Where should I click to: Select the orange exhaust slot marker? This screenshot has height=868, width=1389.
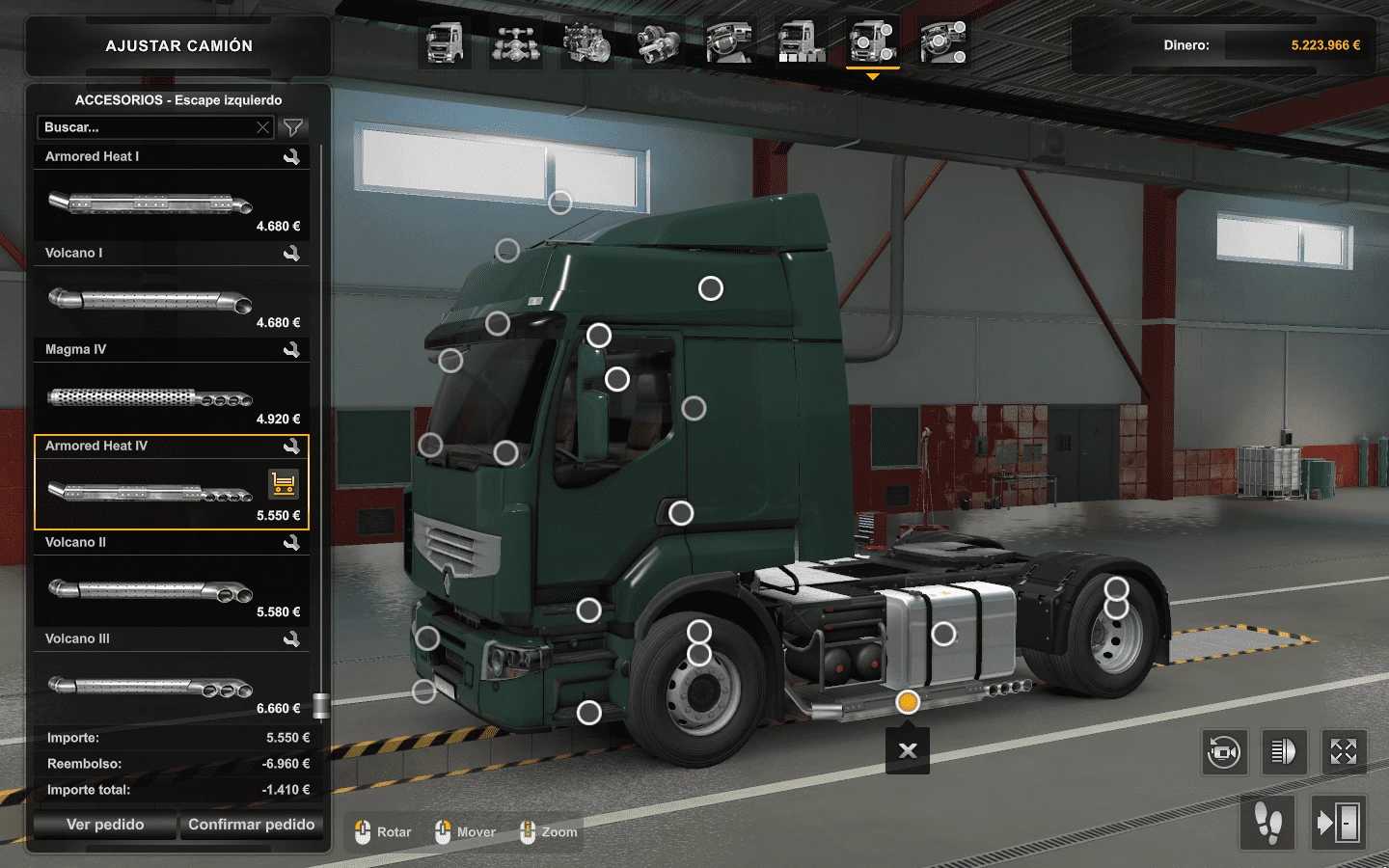pos(908,702)
